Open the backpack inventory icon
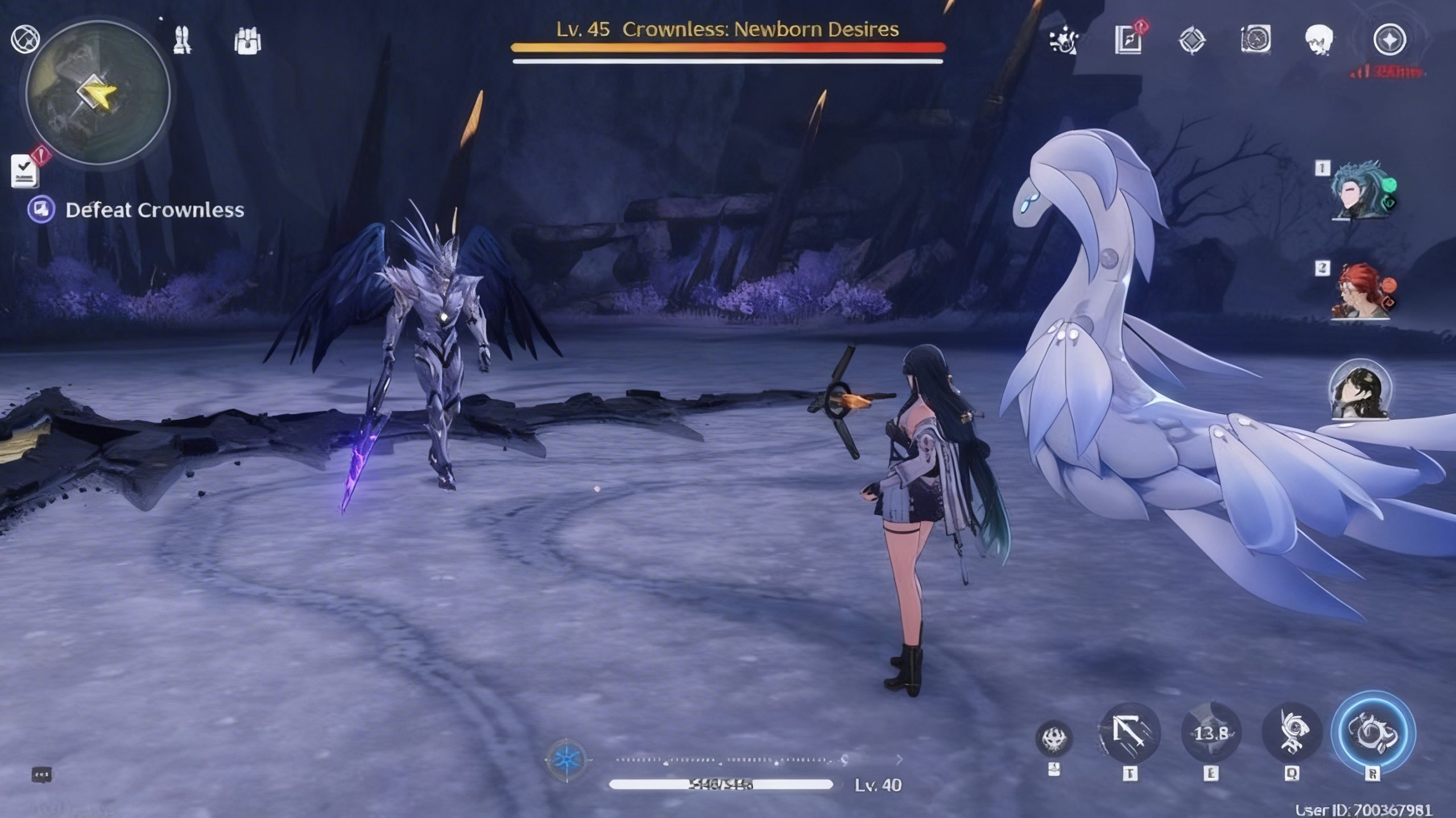The image size is (1456, 818). coord(247,41)
